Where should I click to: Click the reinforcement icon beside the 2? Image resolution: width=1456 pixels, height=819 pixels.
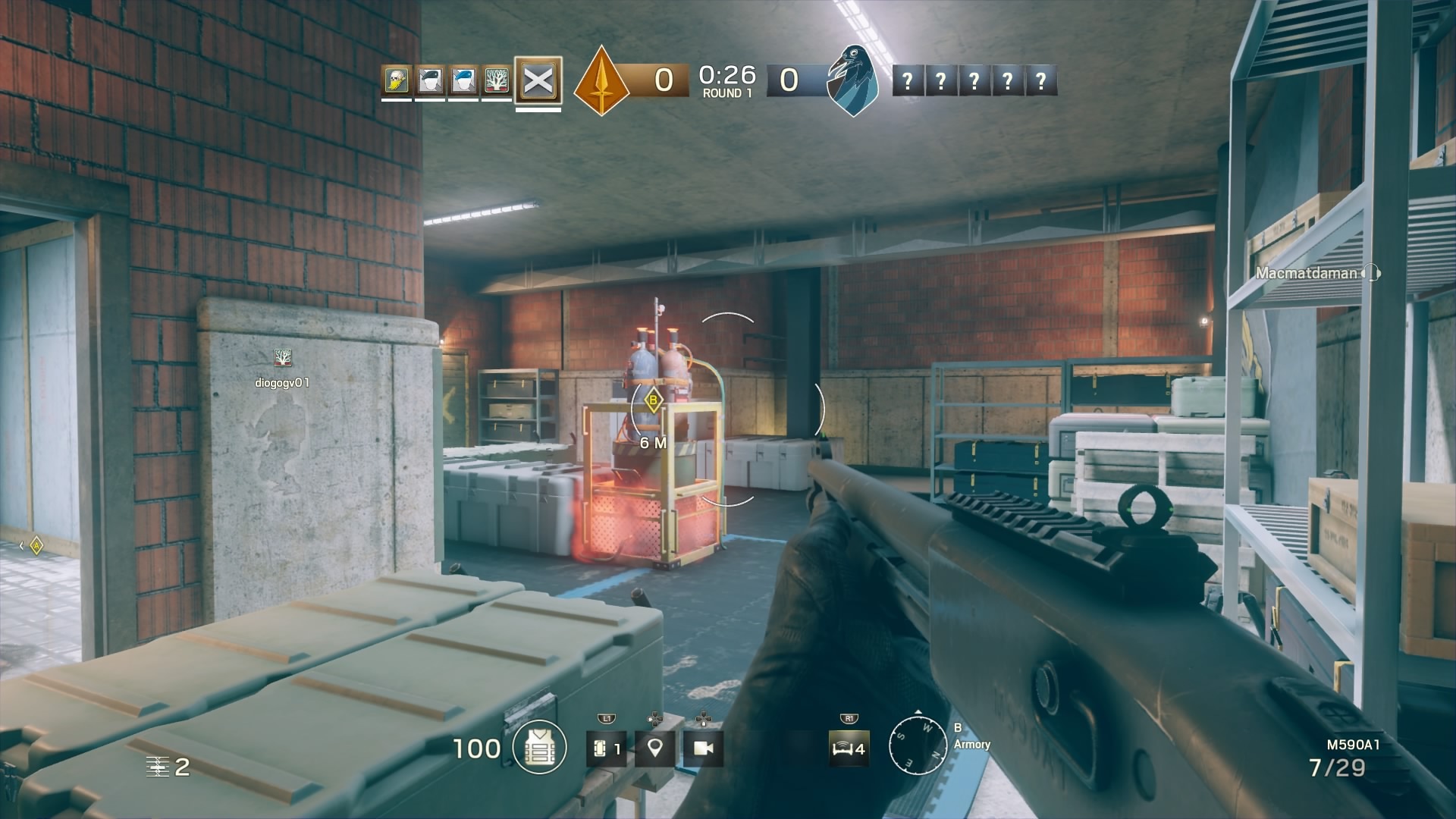click(158, 767)
